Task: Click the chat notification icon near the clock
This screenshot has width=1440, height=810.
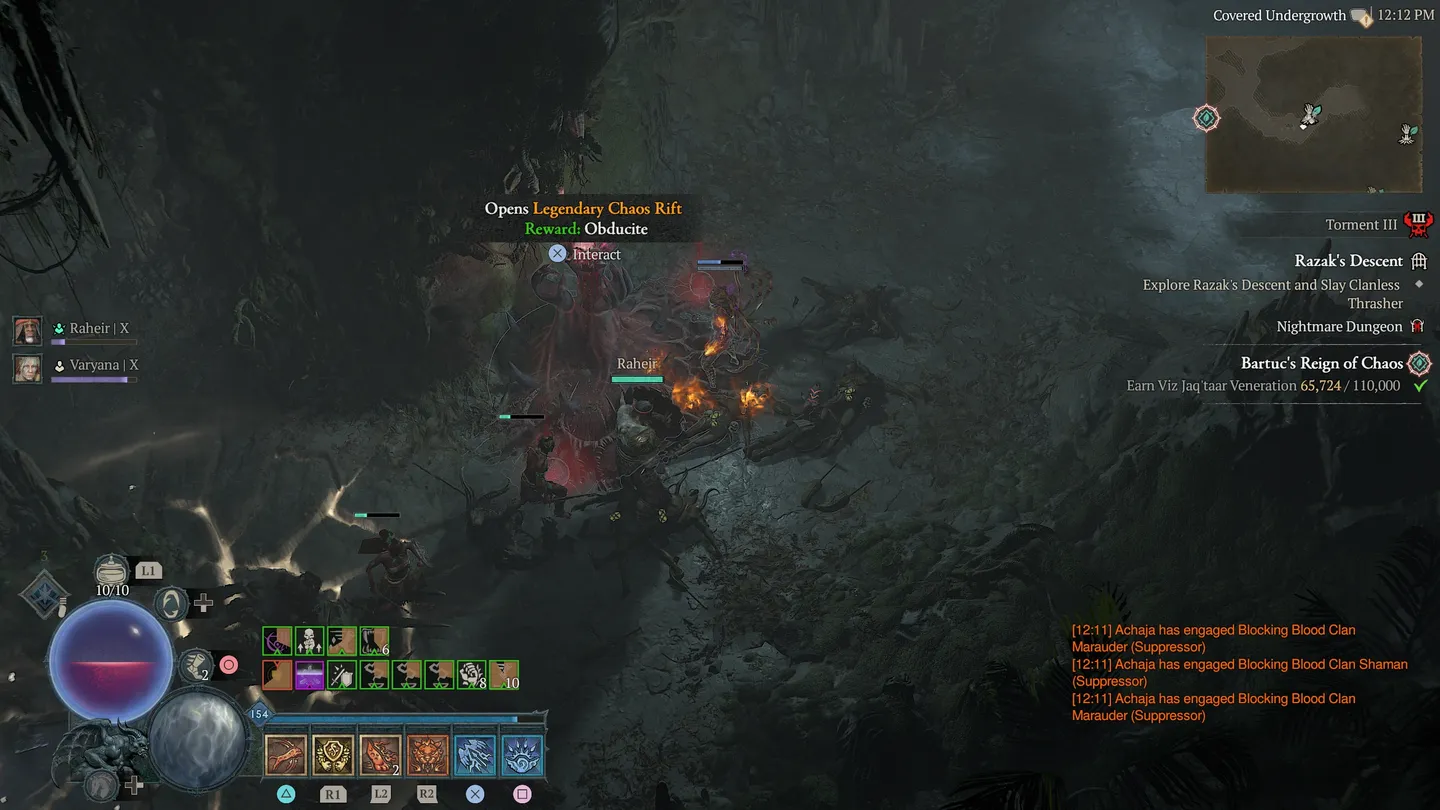Action: pos(1362,16)
